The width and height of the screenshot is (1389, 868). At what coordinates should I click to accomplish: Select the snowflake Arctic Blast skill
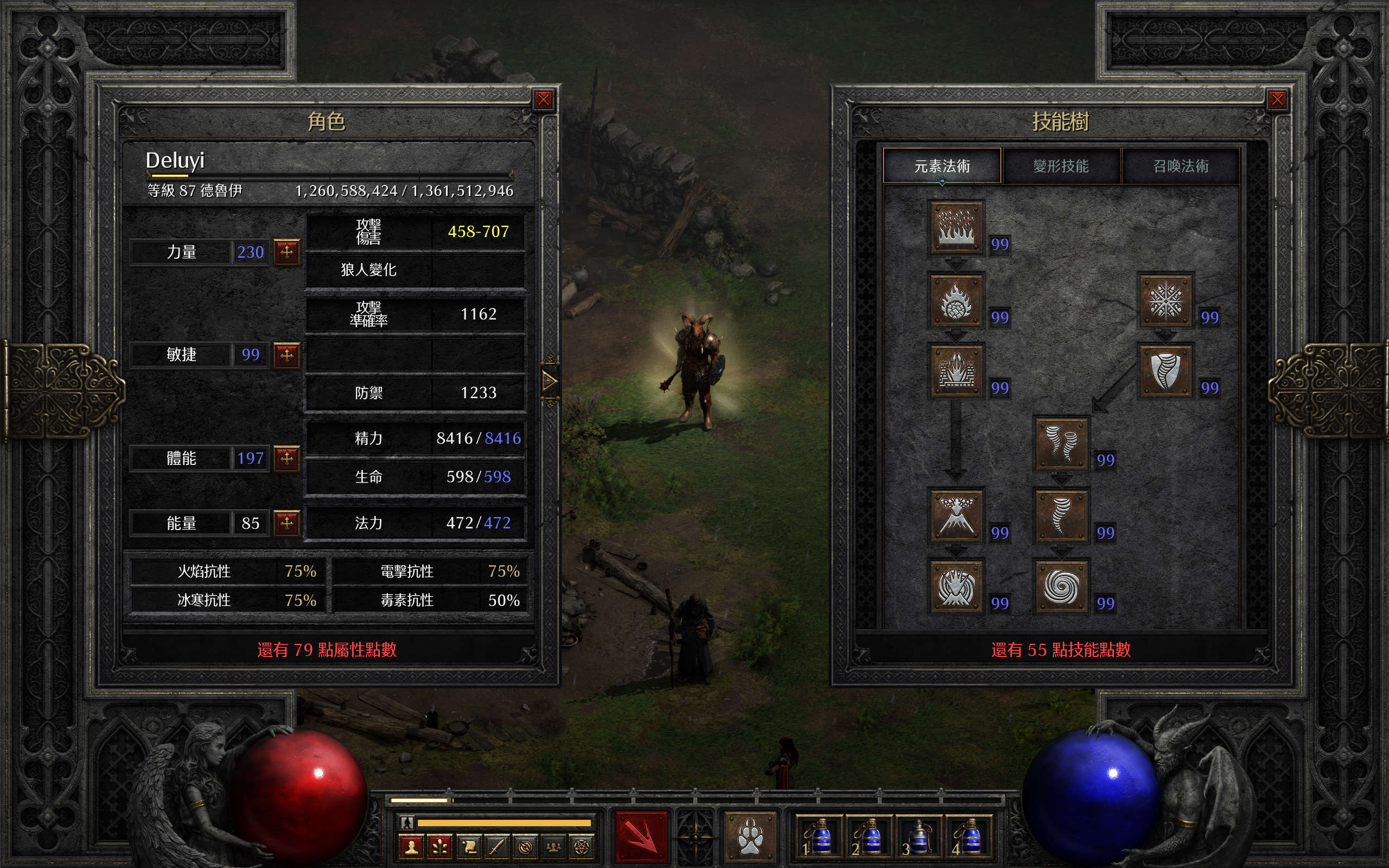(x=1165, y=301)
